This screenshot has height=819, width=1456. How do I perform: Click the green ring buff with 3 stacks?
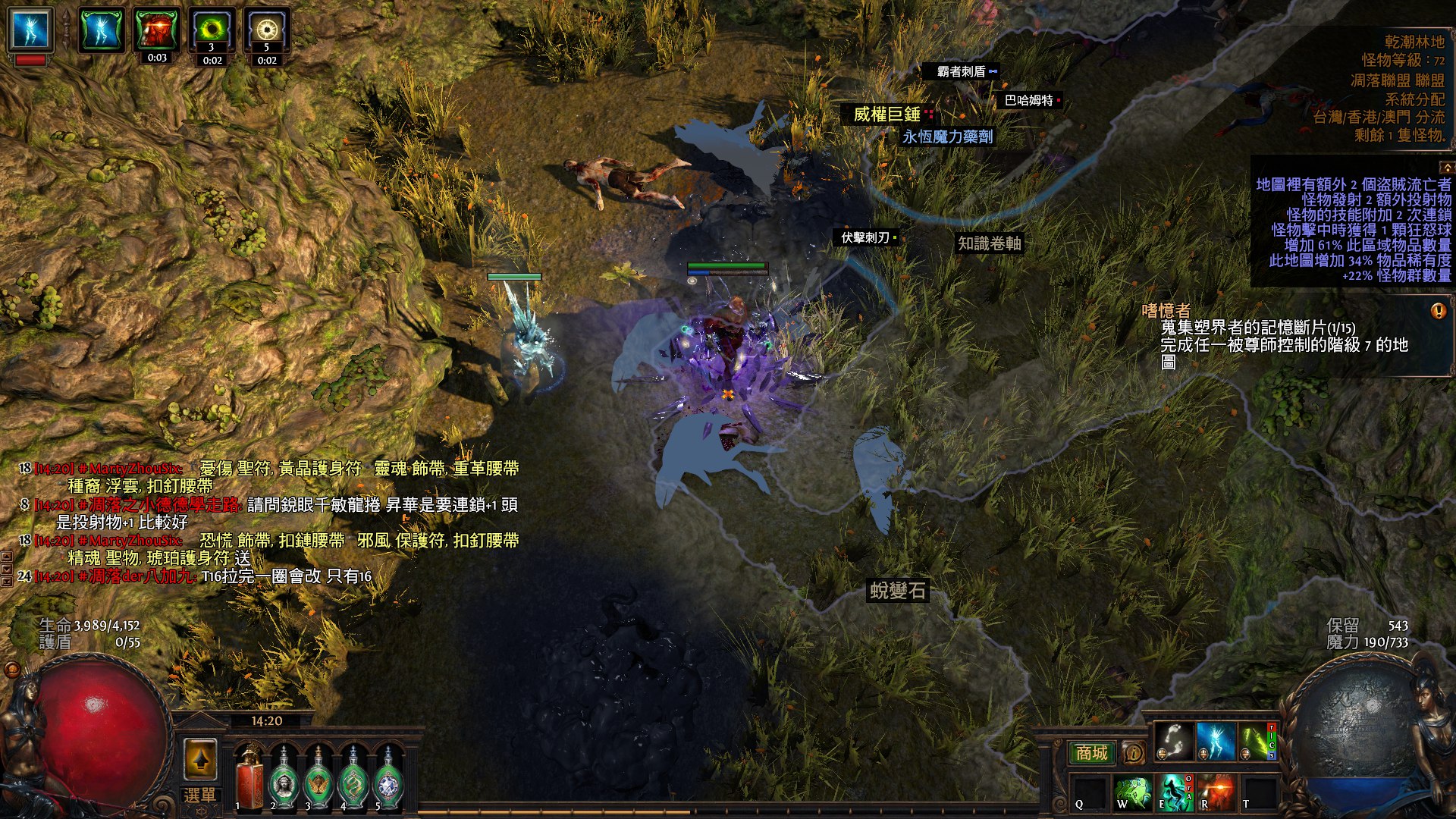point(212,30)
